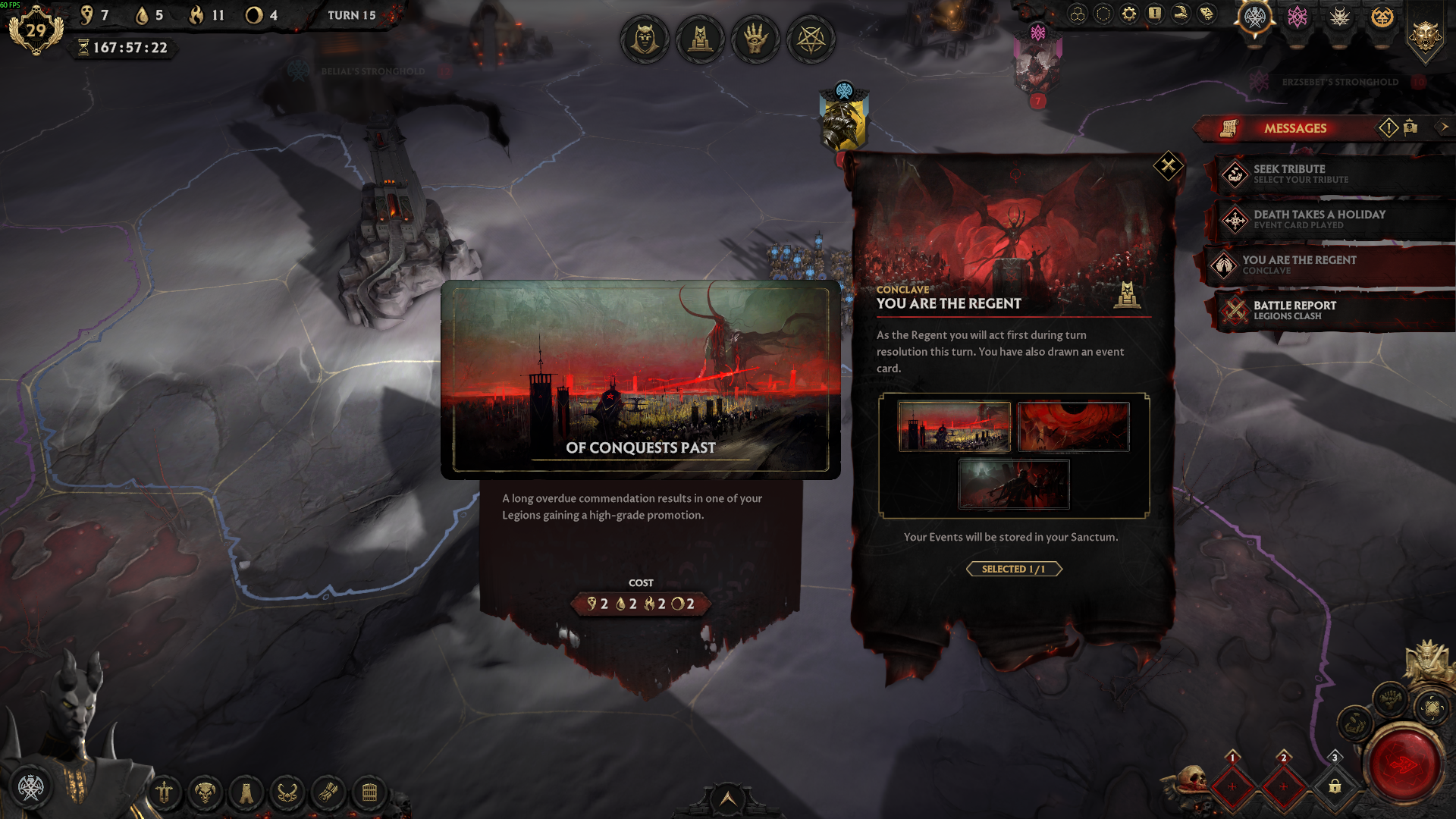1456x819 pixels.
Task: Choose the Of Conquests Past event thumbnail
Action: (954, 427)
